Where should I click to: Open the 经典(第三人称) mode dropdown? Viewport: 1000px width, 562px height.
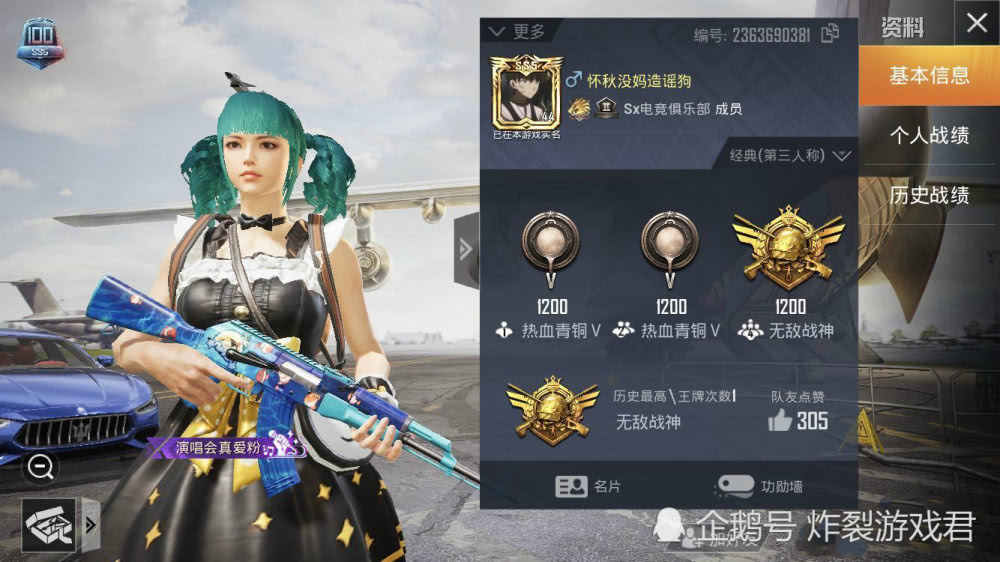(790, 156)
